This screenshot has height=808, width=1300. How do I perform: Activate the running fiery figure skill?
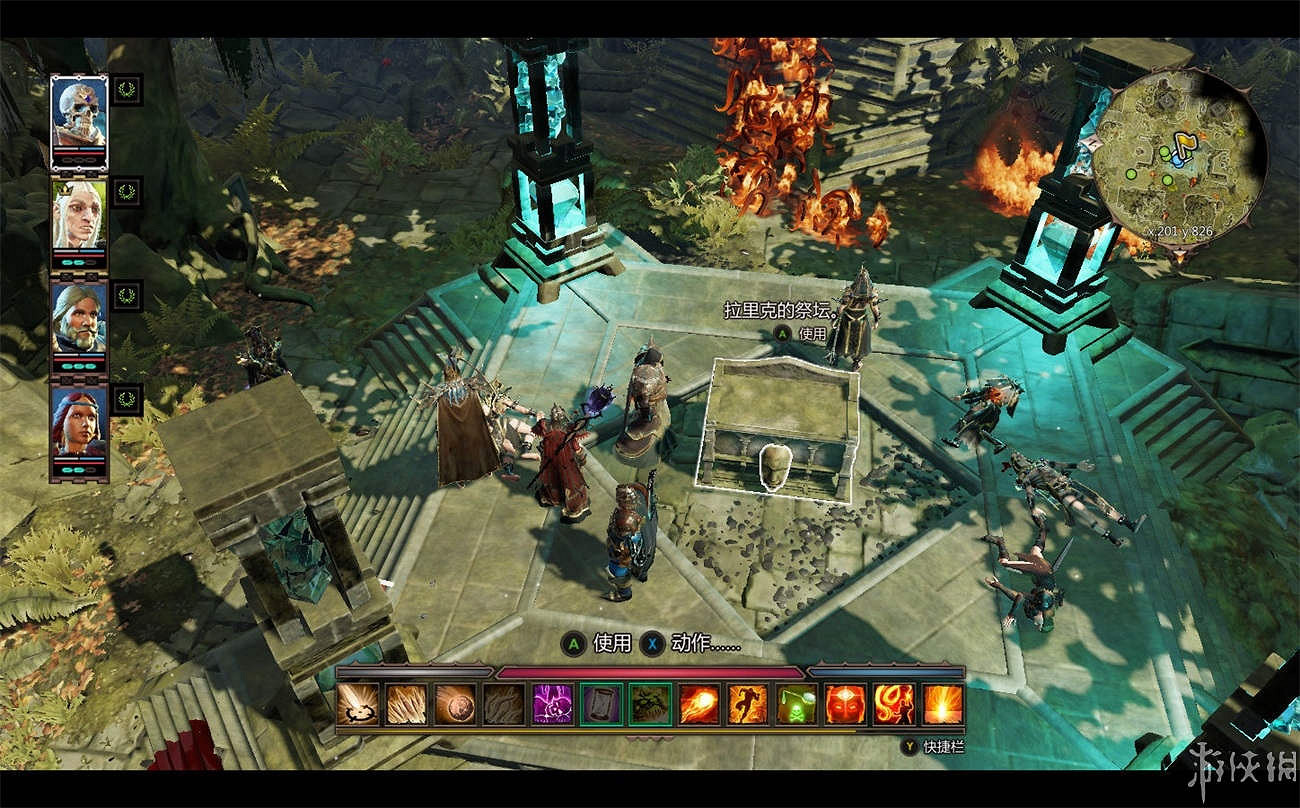pyautogui.click(x=747, y=704)
